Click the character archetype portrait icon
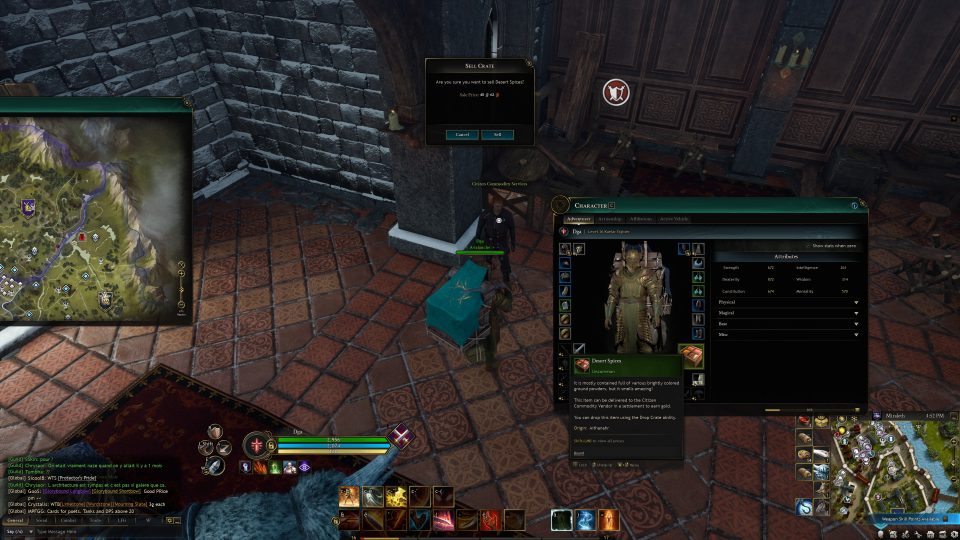The width and height of the screenshot is (960, 540). (x=259, y=445)
